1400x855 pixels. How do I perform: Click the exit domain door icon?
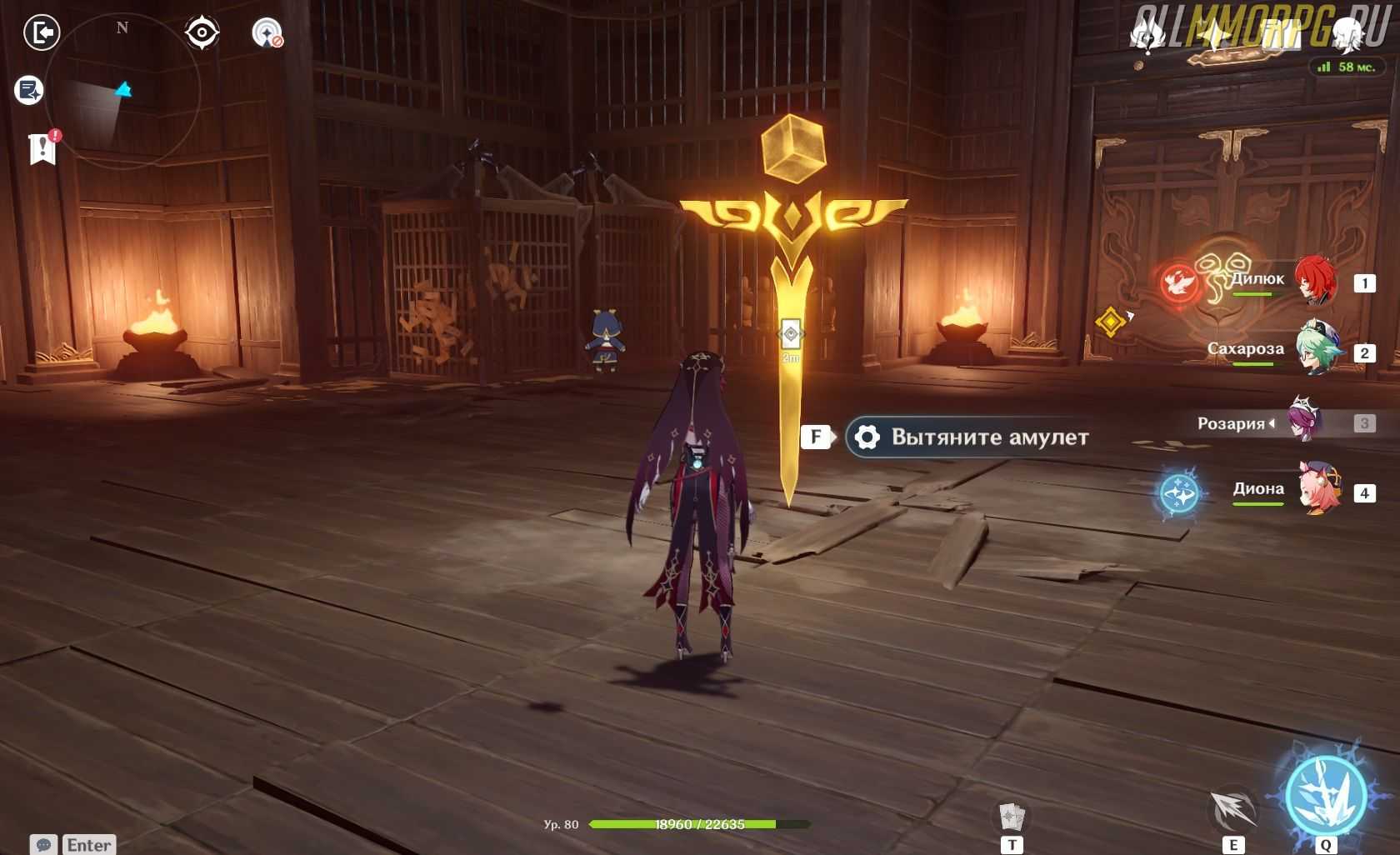click(x=42, y=33)
